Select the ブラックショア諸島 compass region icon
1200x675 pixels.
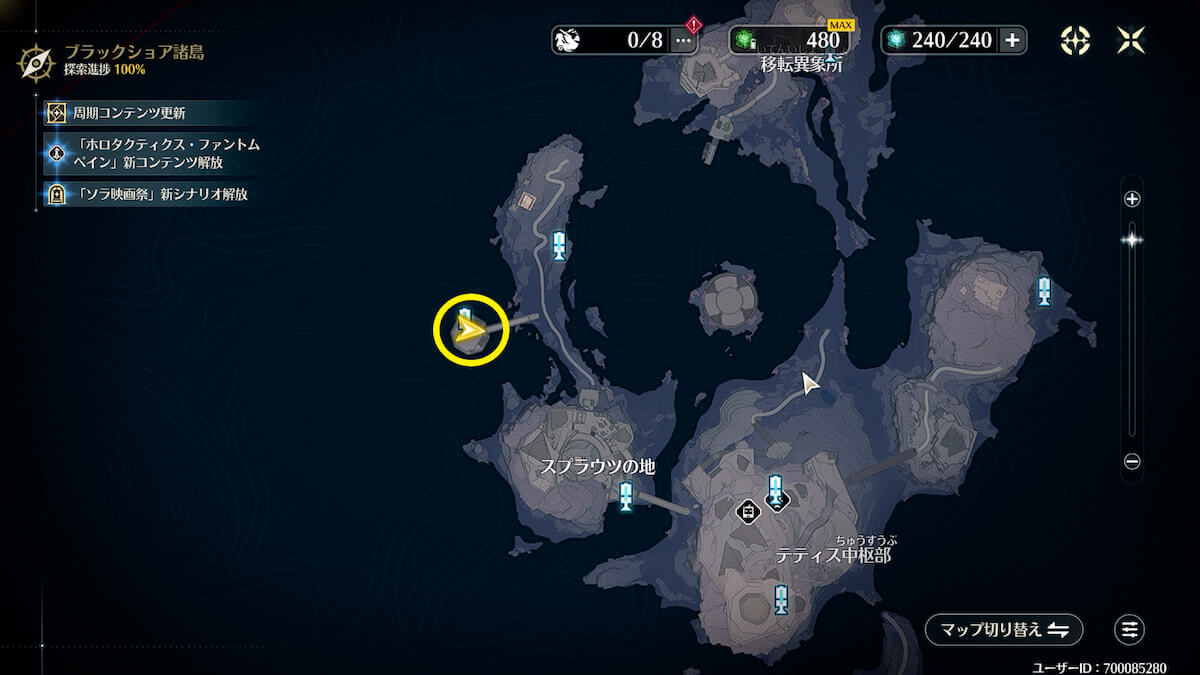tap(36, 62)
